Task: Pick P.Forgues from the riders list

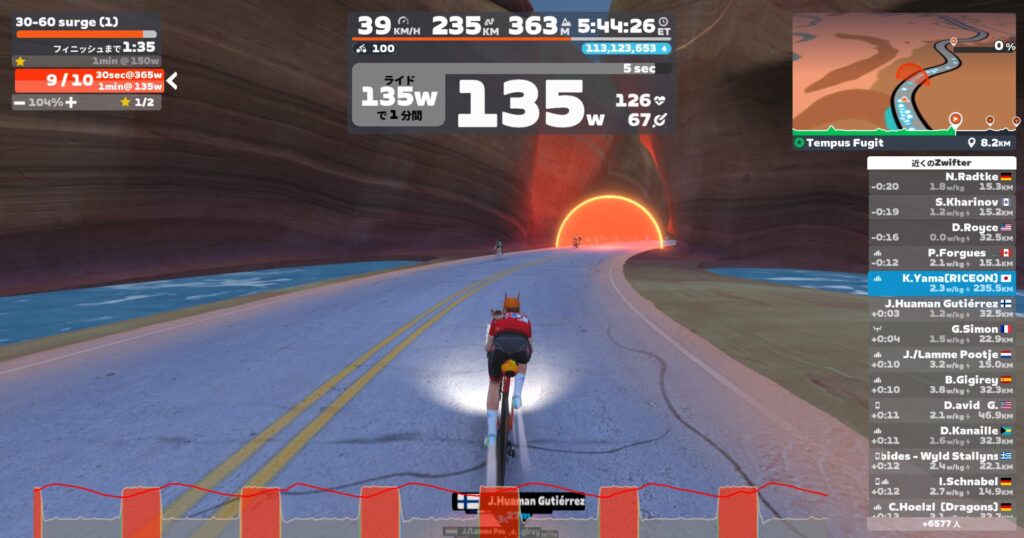Action: [x=941, y=257]
